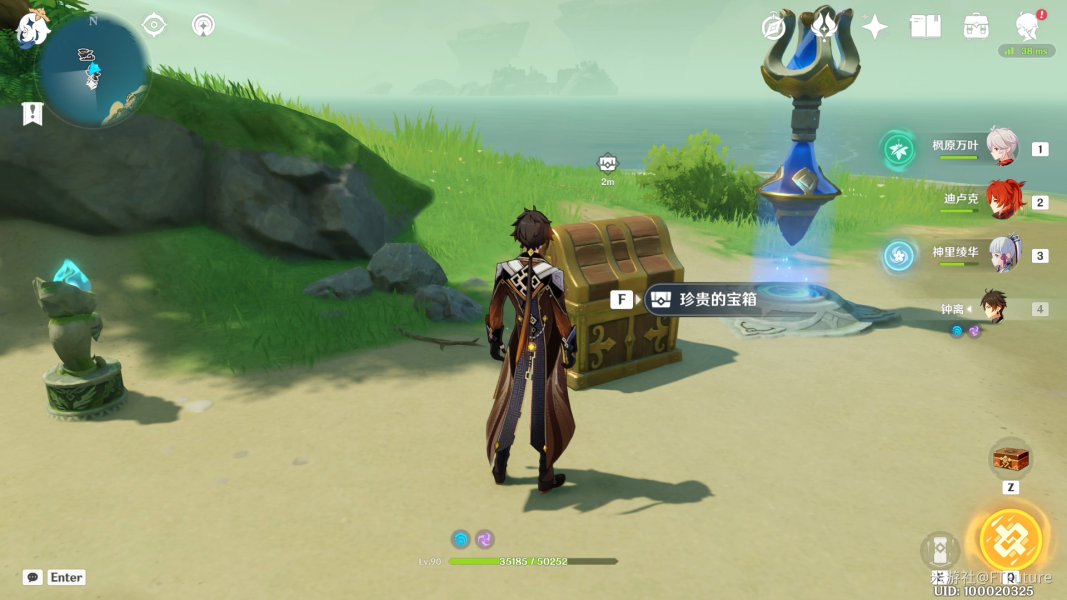Open the winged battle pass icon
The image size is (1067, 600).
[824, 25]
